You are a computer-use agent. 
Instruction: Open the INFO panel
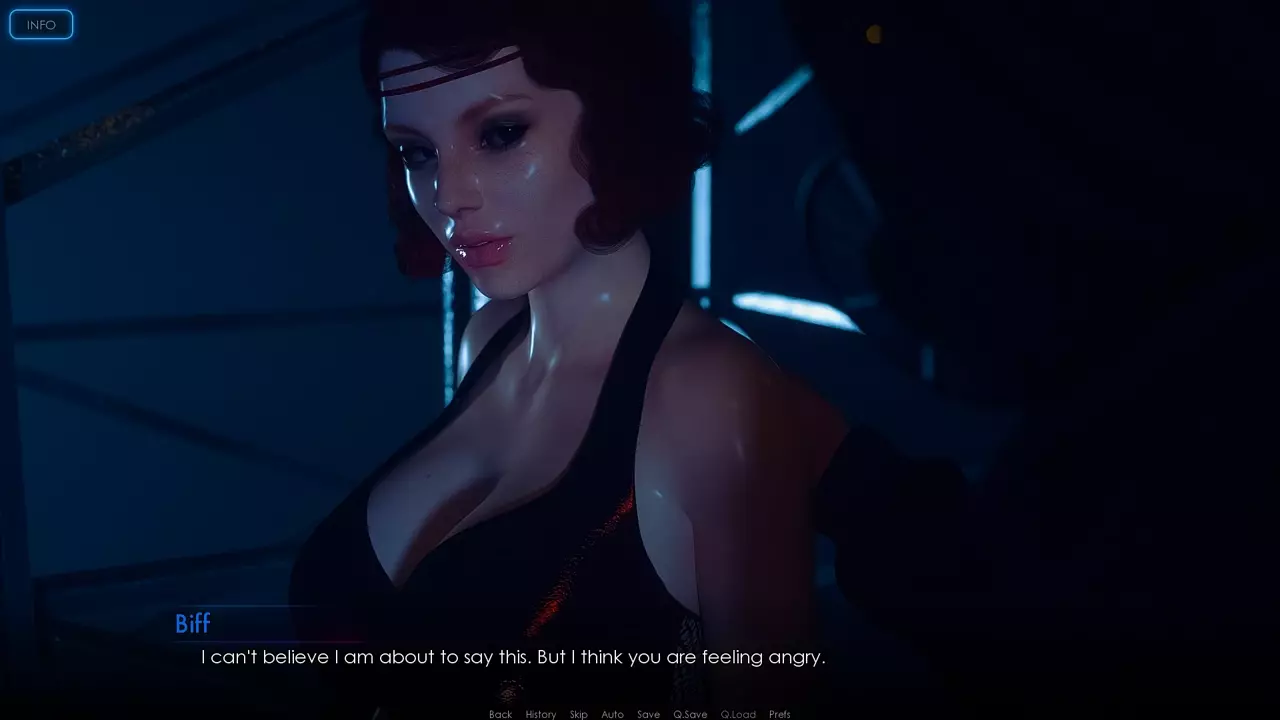[x=41, y=25]
